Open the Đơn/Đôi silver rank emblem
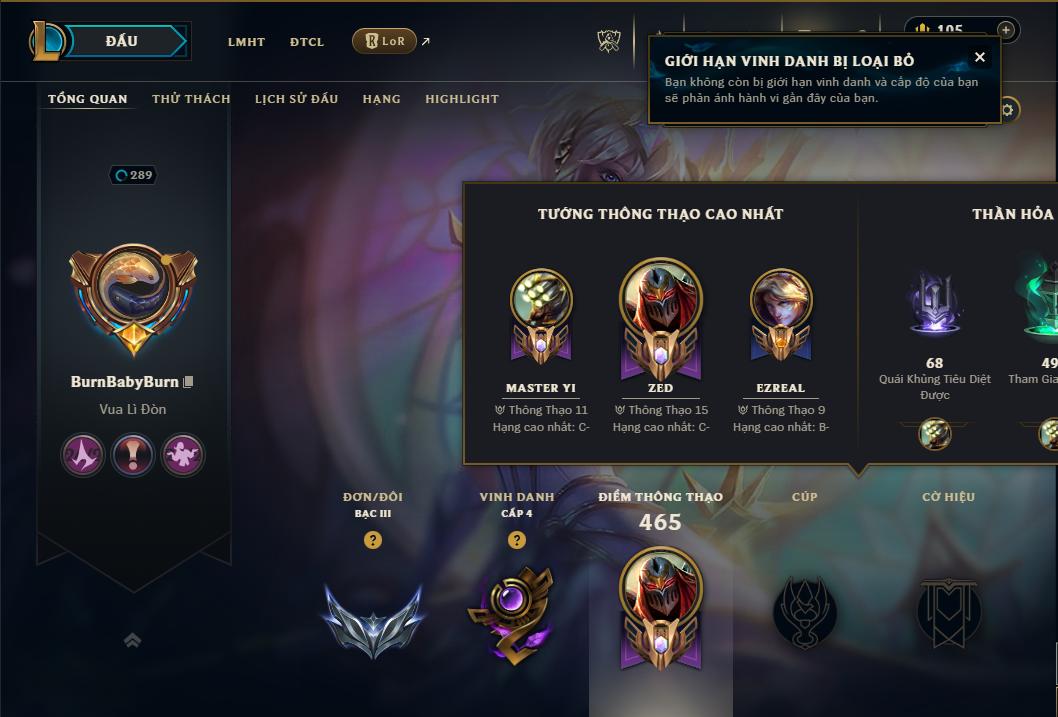 [373, 619]
